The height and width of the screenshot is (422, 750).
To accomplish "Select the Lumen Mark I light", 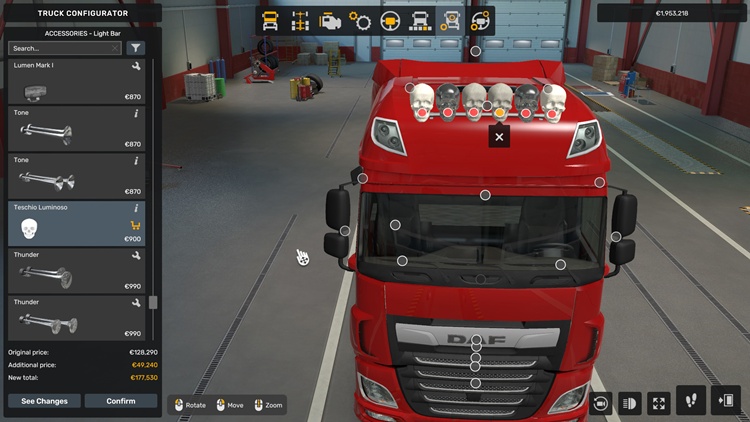I will pyautogui.click(x=77, y=81).
